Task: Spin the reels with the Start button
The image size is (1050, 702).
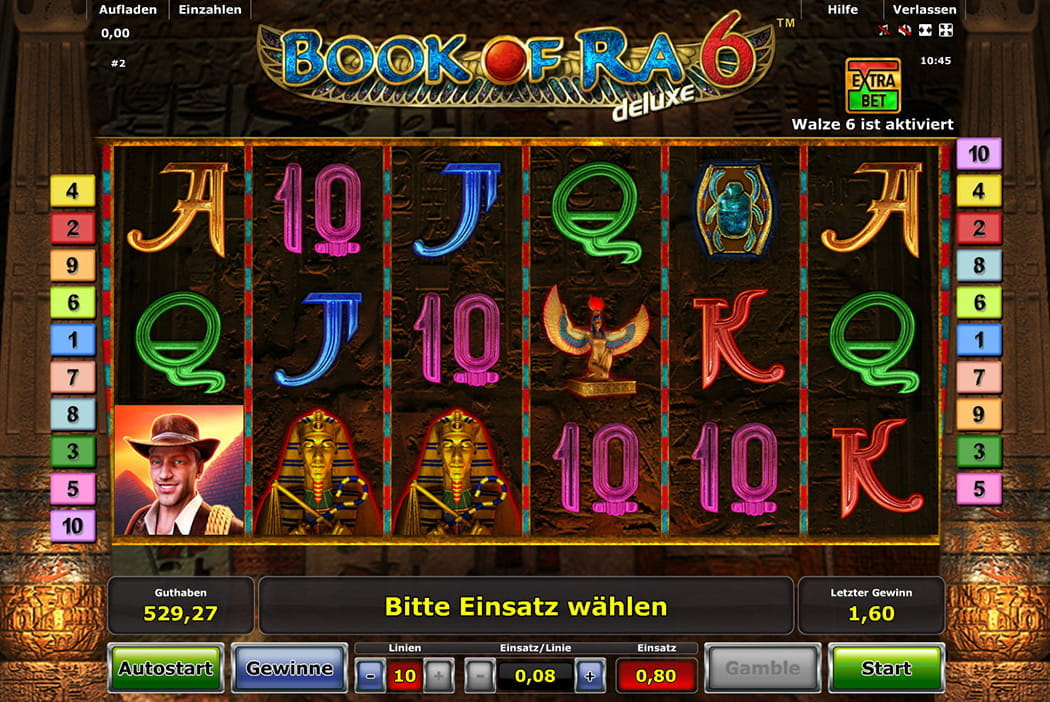Action: 886,668
